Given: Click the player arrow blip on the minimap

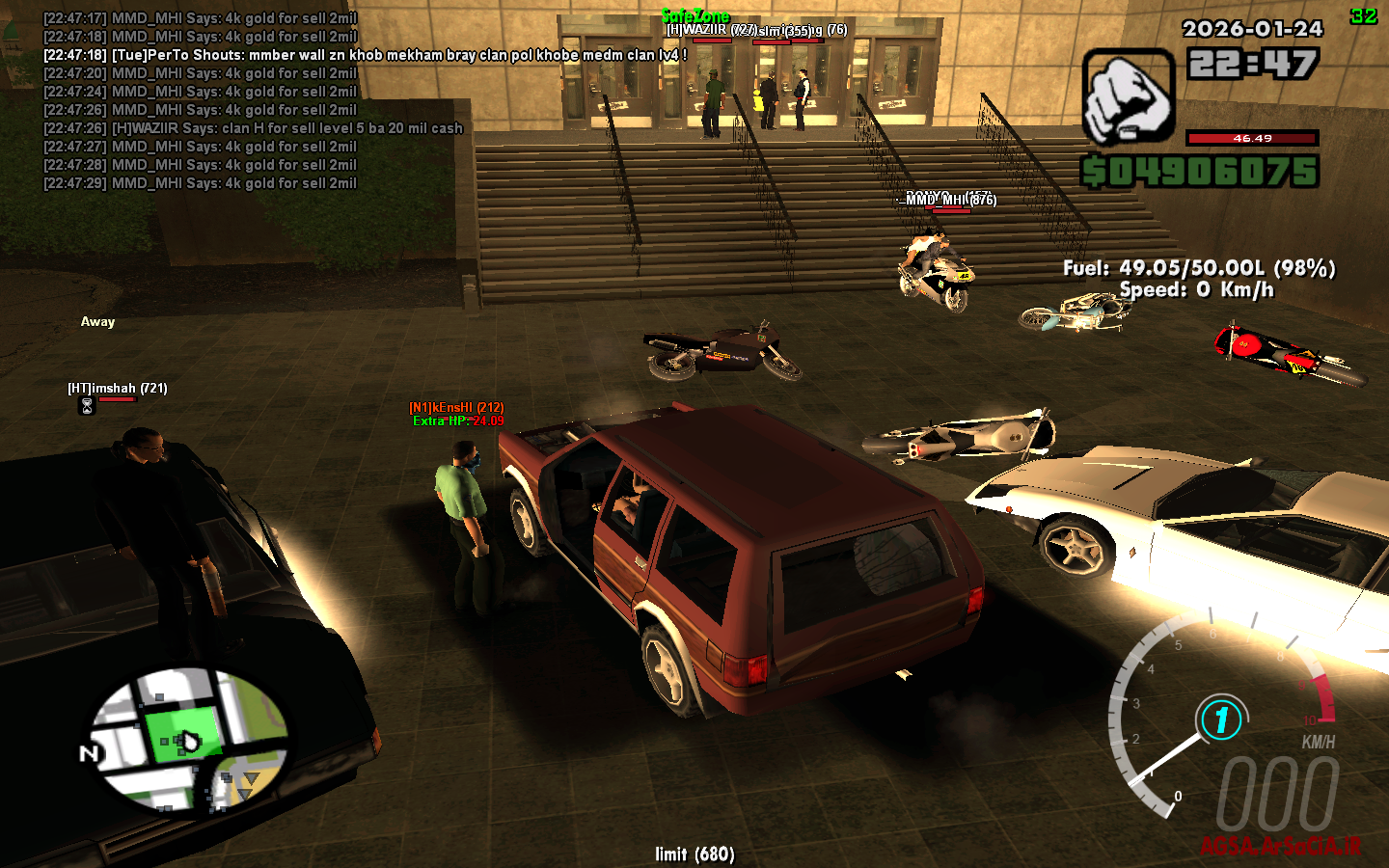Looking at the screenshot, I should (189, 743).
